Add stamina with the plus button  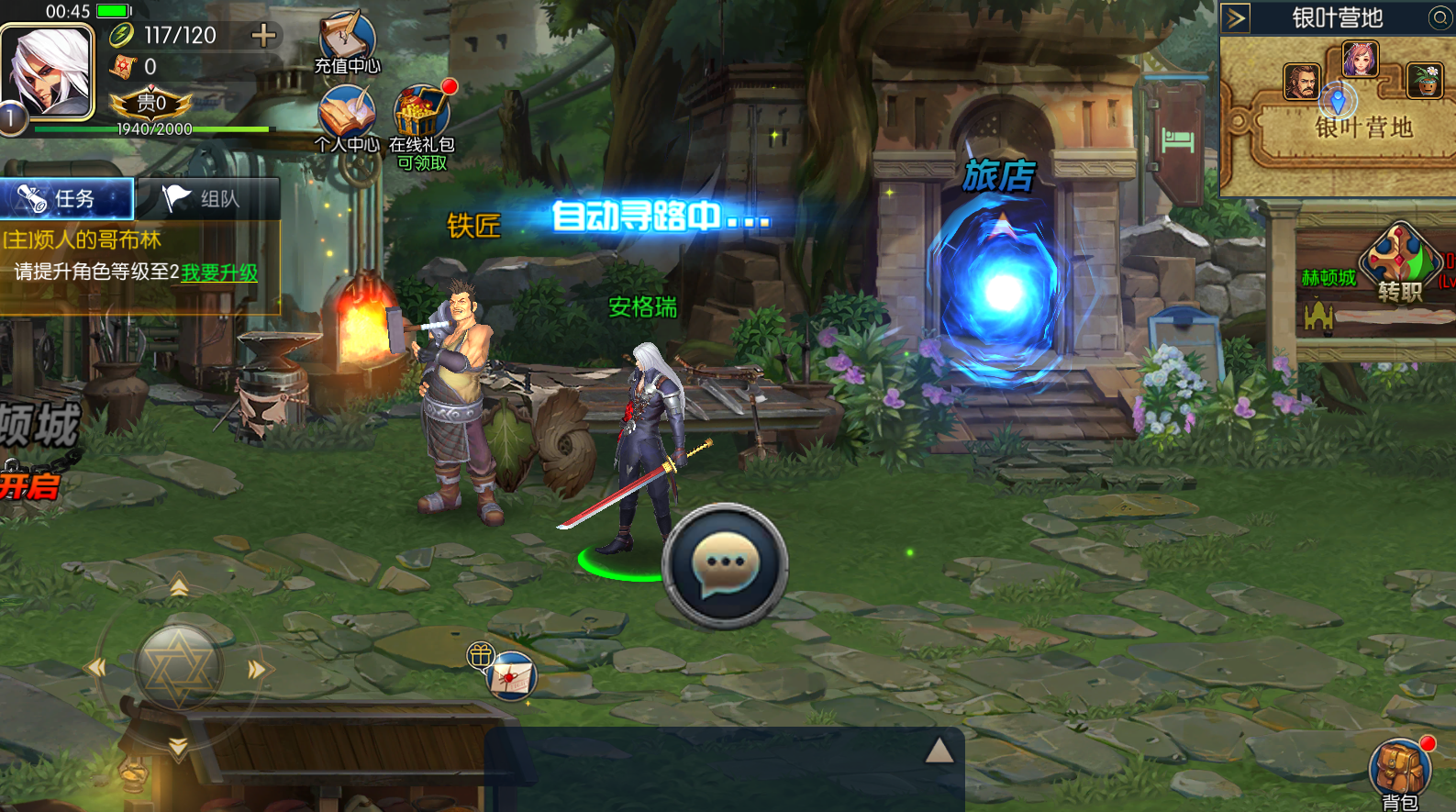click(x=263, y=36)
